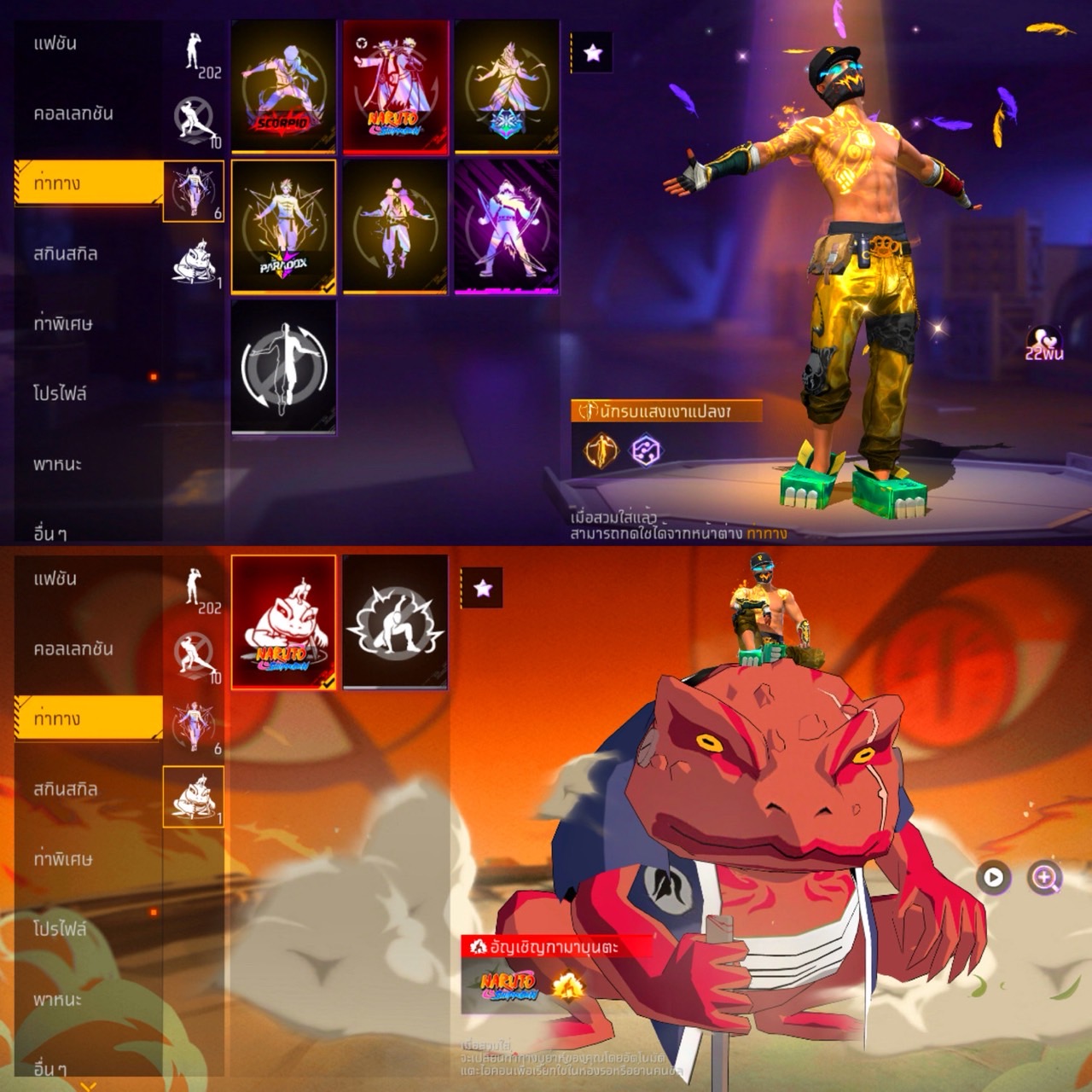Image resolution: width=1092 pixels, height=1092 pixels.
Task: Open ท่าพิเศษ category on the orange screen
Action: 63,859
